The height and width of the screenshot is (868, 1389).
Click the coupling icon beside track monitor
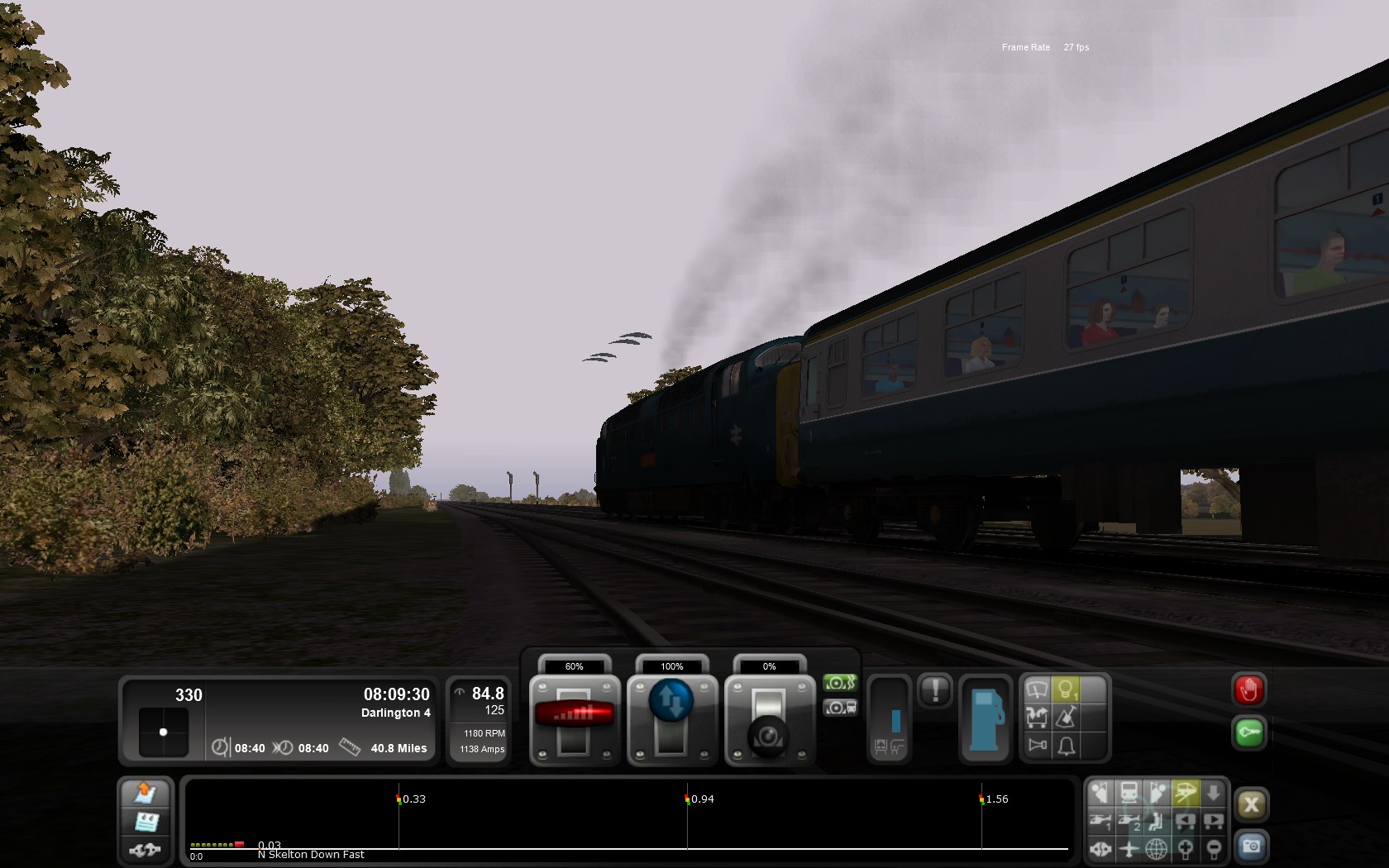point(146,849)
